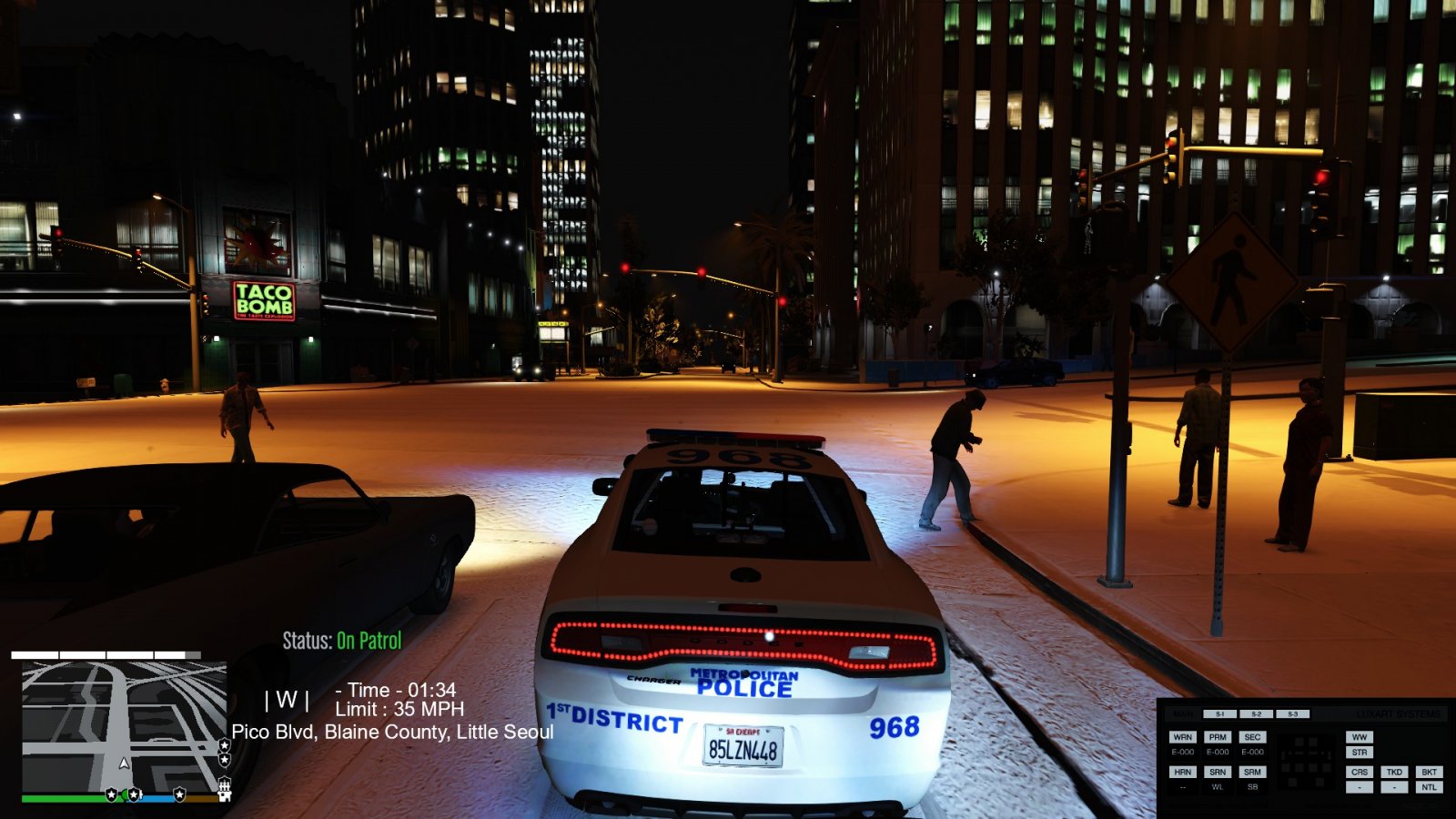
Task: Activate the SRM siren mode button
Action: pyautogui.click(x=1252, y=772)
